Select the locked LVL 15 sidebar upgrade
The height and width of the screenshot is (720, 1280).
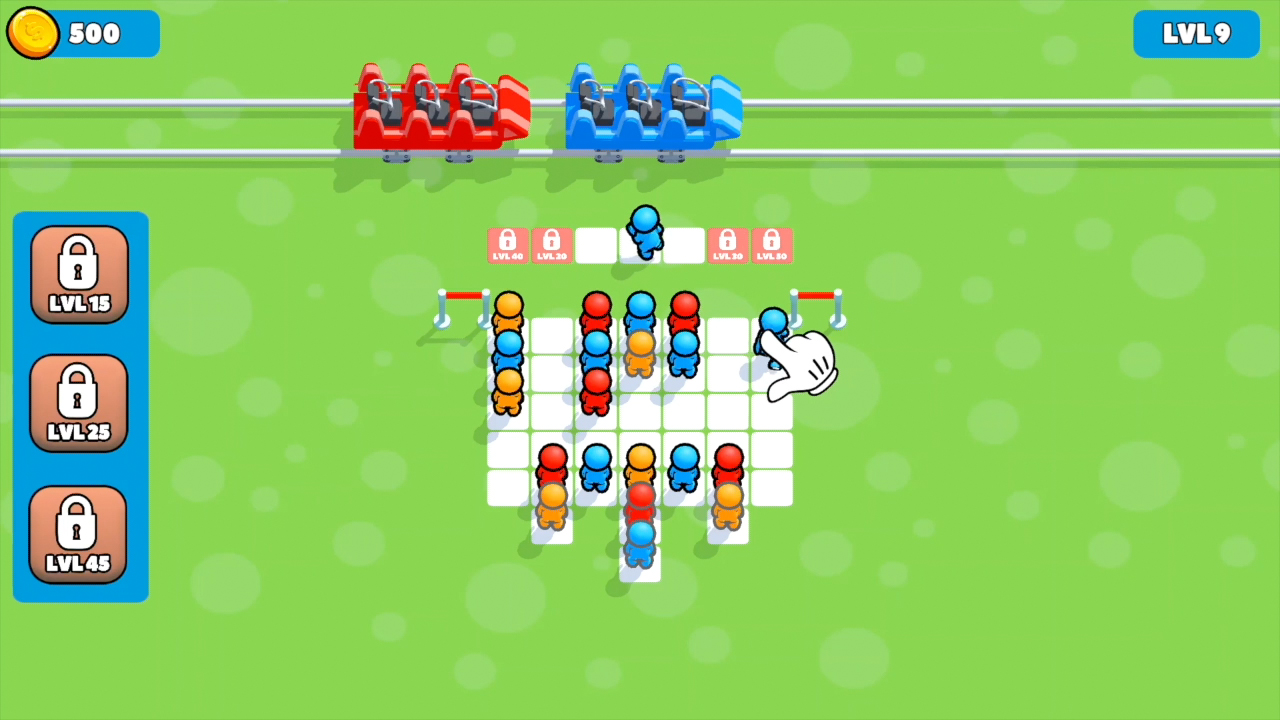point(79,272)
